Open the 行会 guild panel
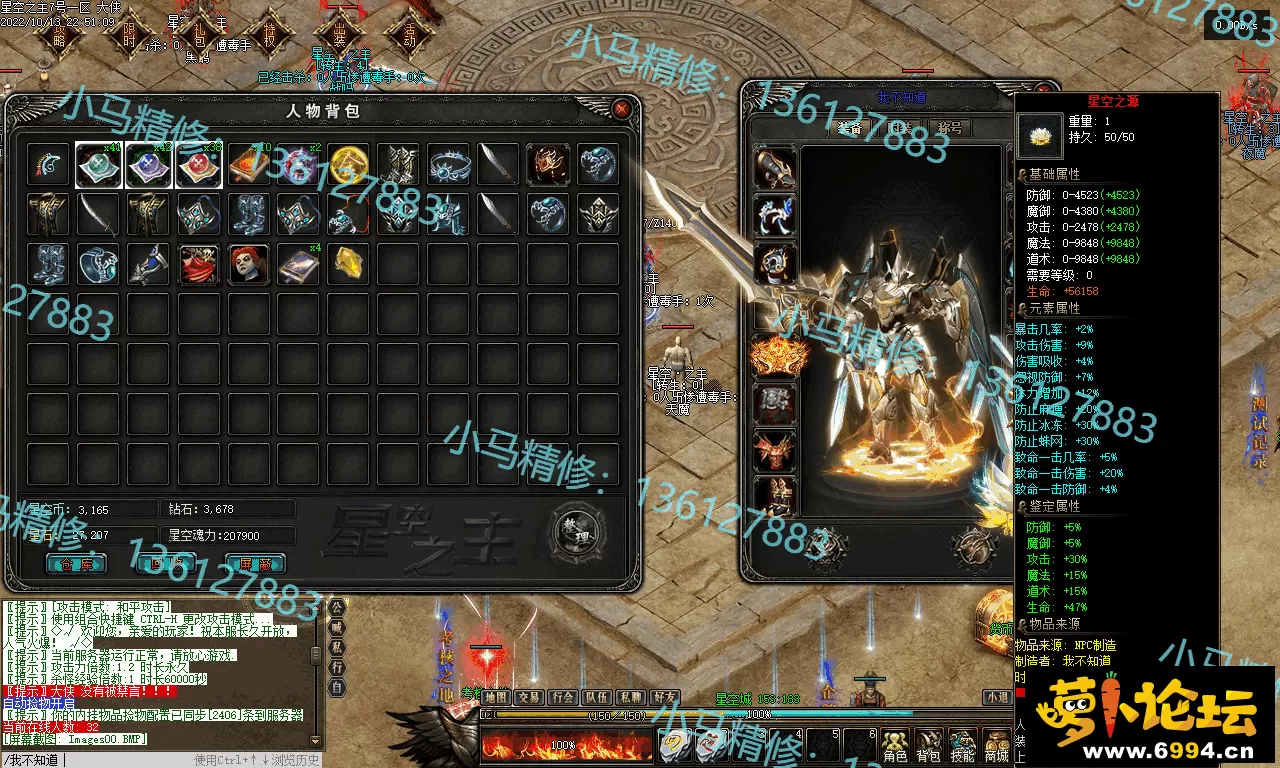Image resolution: width=1280 pixels, height=768 pixels. [x=563, y=697]
